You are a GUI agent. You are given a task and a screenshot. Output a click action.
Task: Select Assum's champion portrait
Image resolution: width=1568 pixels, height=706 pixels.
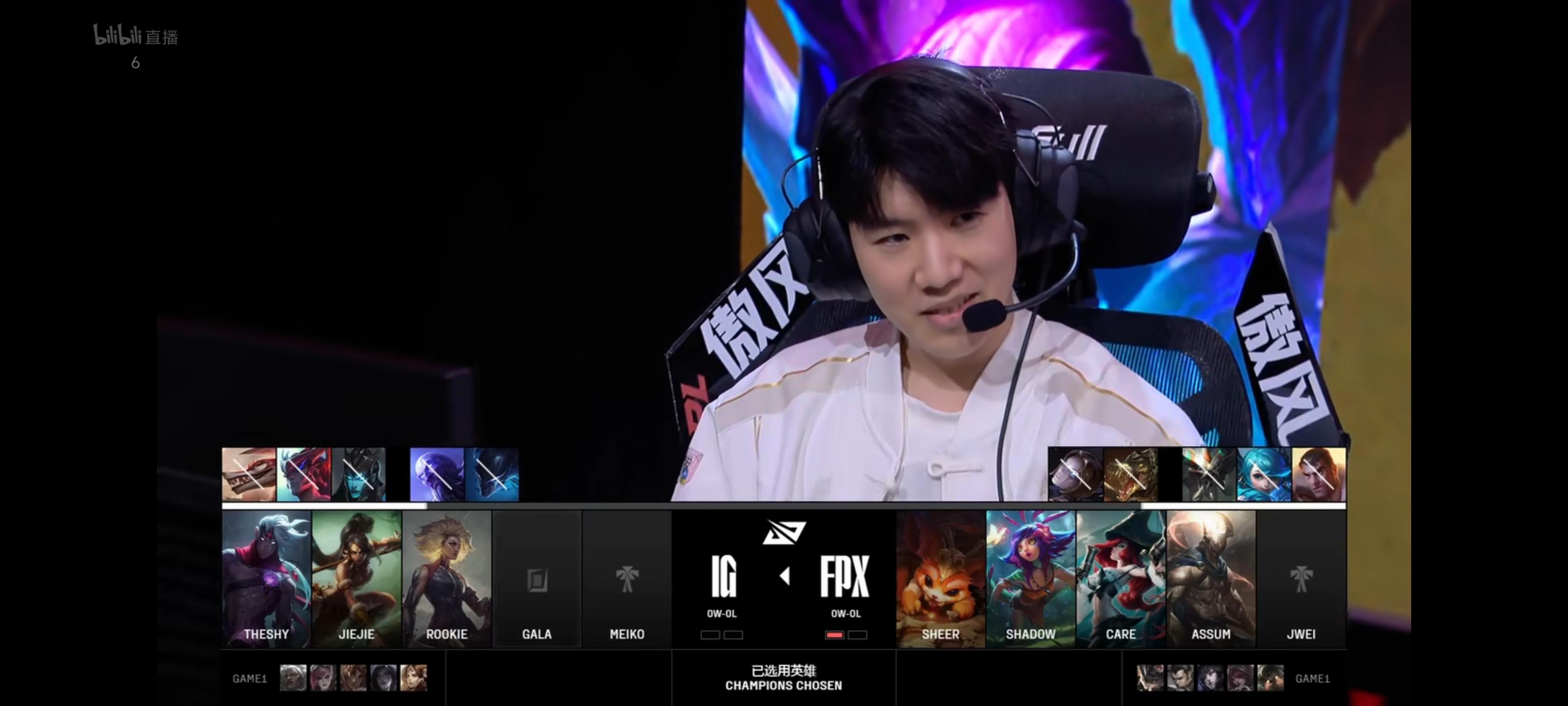click(1211, 579)
